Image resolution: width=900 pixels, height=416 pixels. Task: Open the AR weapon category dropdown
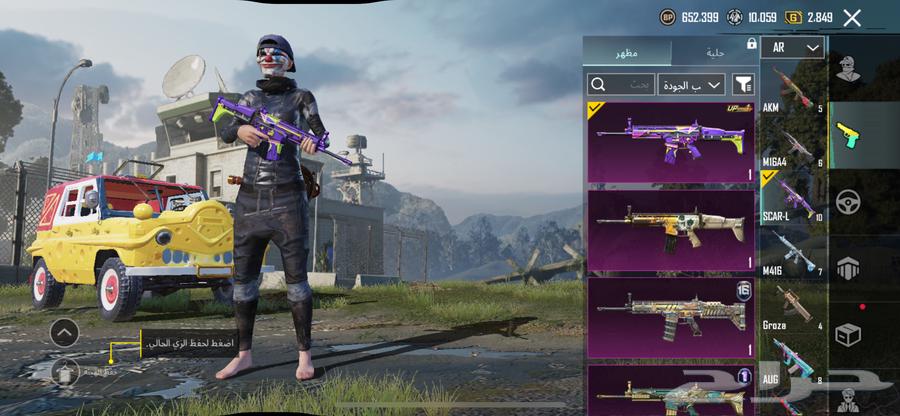coord(792,47)
